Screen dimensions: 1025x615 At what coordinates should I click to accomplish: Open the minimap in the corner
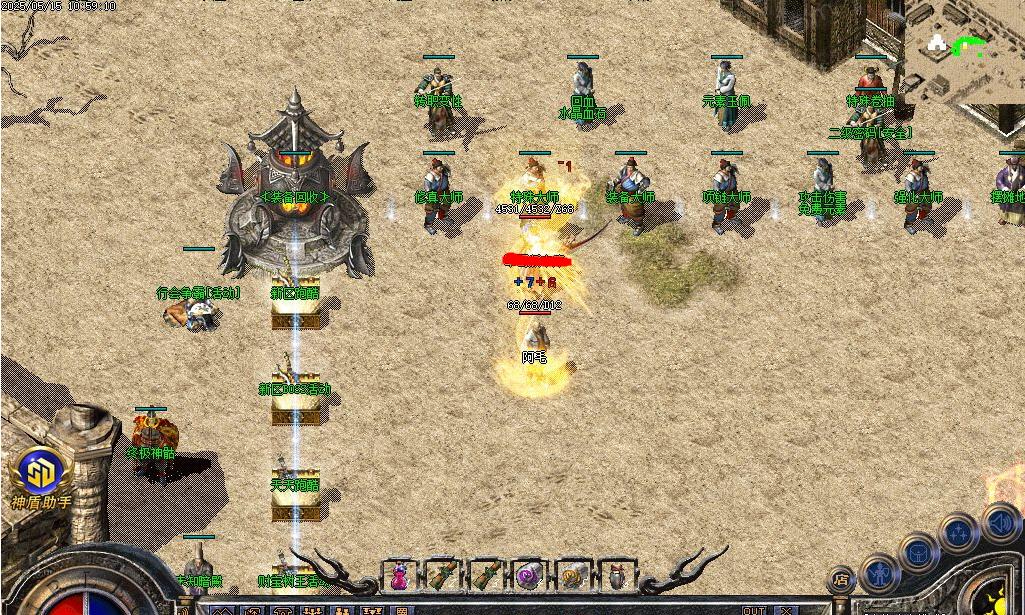tap(965, 50)
